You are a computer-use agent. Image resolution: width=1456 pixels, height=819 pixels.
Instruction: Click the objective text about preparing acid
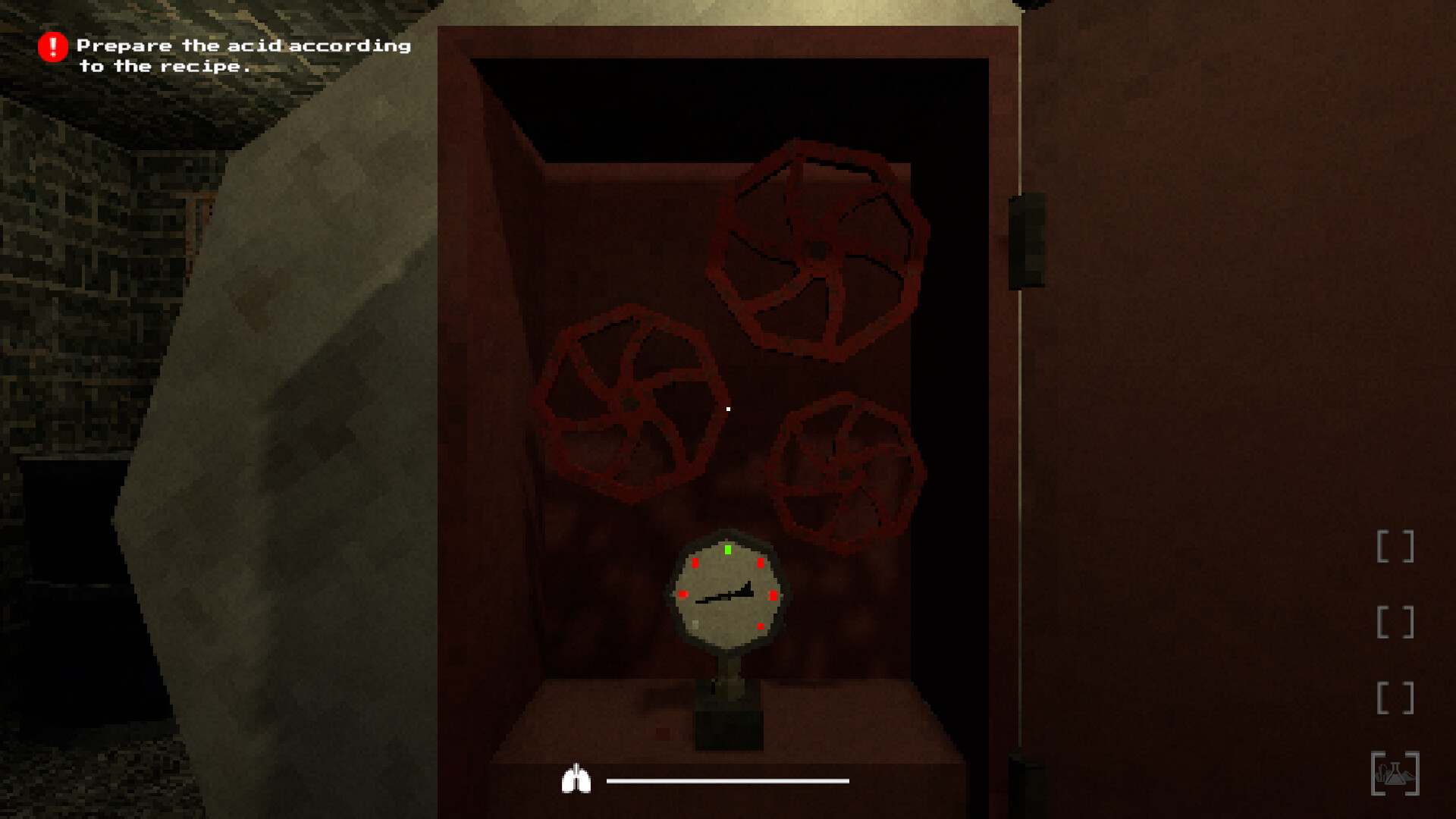coord(244,45)
